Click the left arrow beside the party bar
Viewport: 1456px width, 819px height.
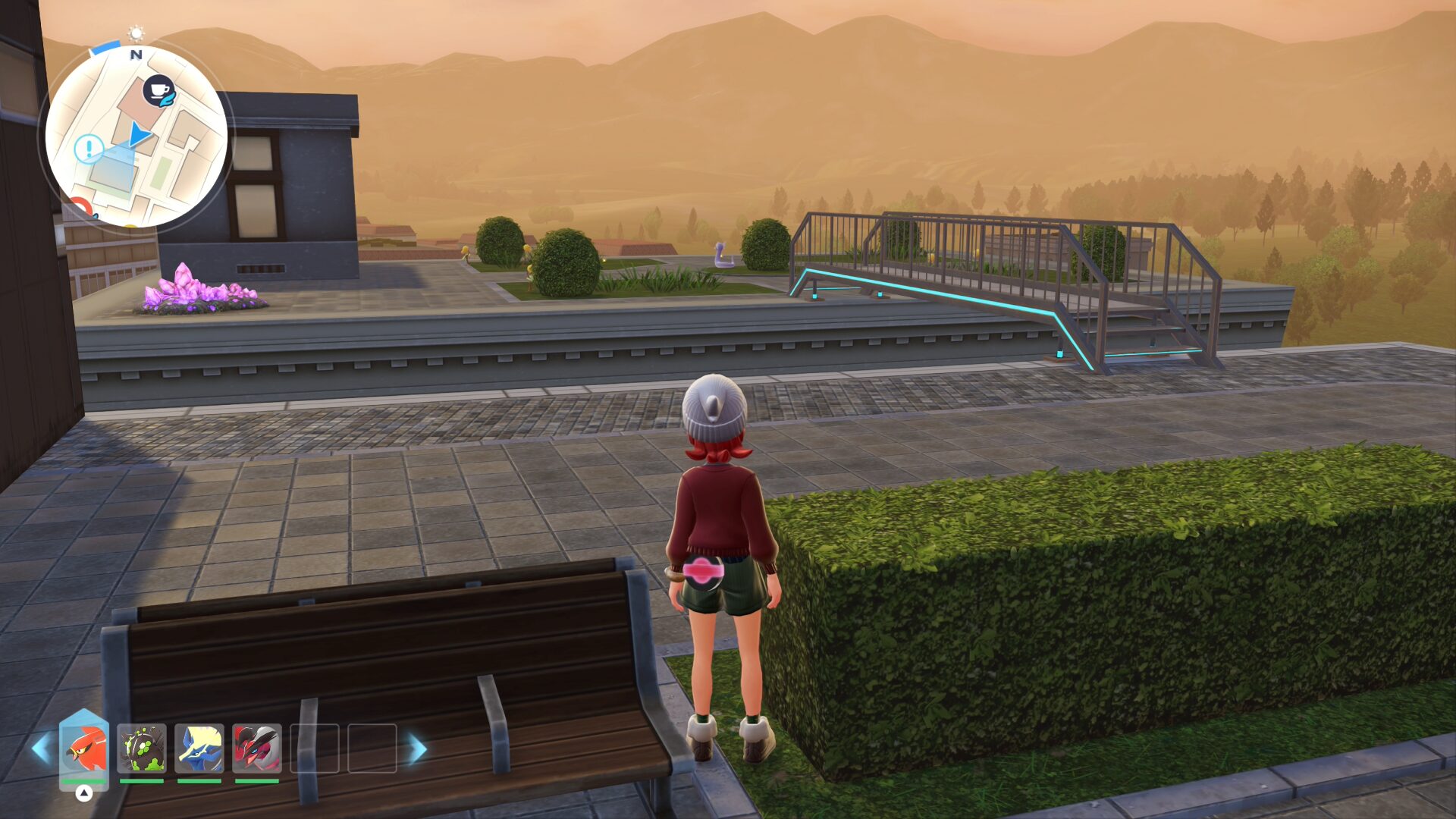coord(41,748)
